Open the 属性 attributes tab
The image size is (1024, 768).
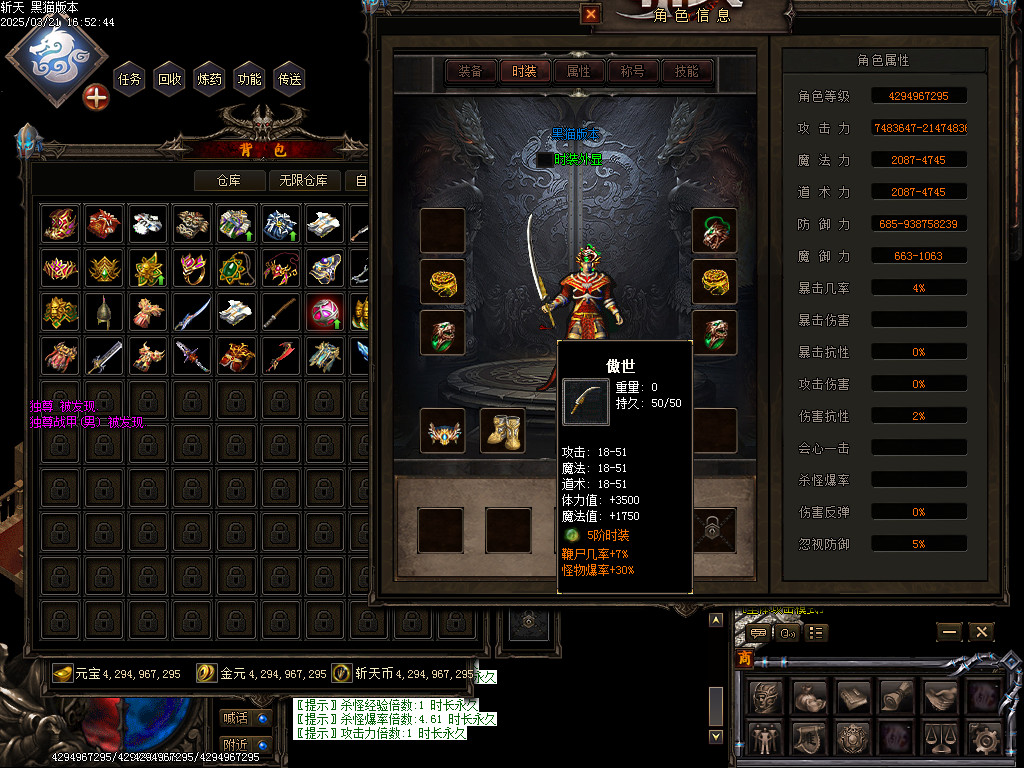(x=578, y=71)
